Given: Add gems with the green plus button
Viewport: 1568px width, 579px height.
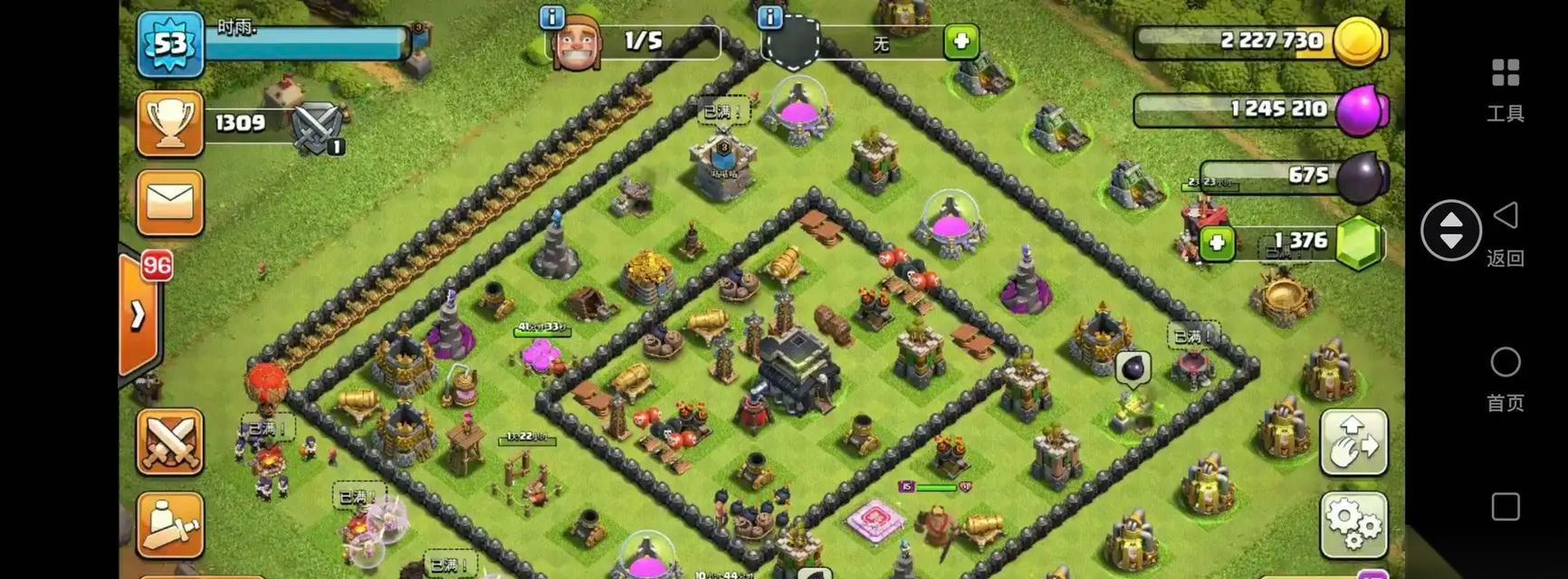Looking at the screenshot, I should click(x=1217, y=242).
